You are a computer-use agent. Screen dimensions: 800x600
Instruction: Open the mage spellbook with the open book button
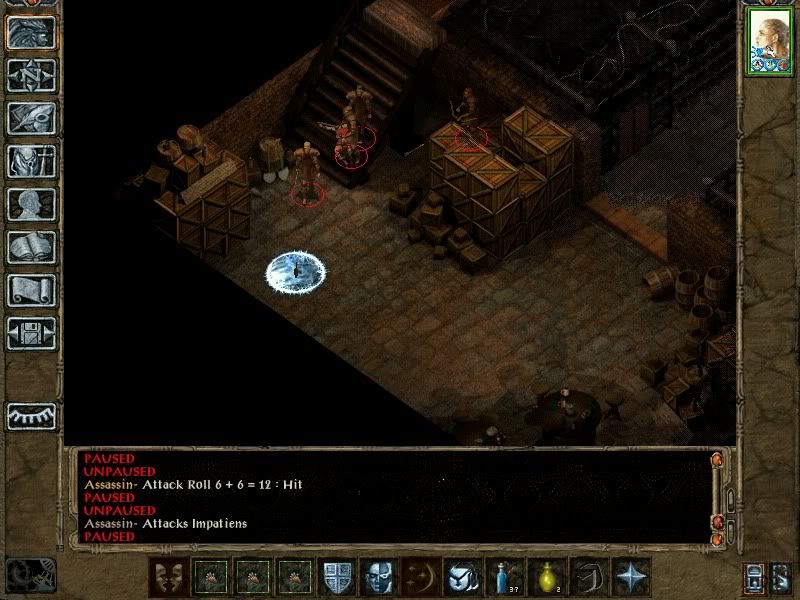(31, 247)
